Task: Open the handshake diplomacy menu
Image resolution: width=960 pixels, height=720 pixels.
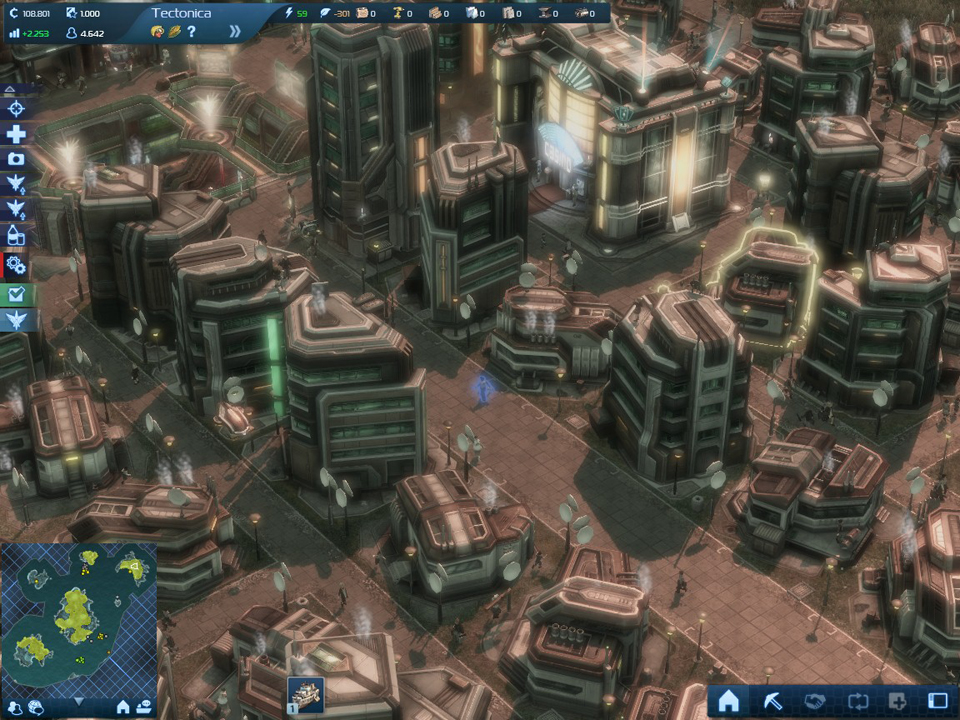Action: [x=814, y=701]
